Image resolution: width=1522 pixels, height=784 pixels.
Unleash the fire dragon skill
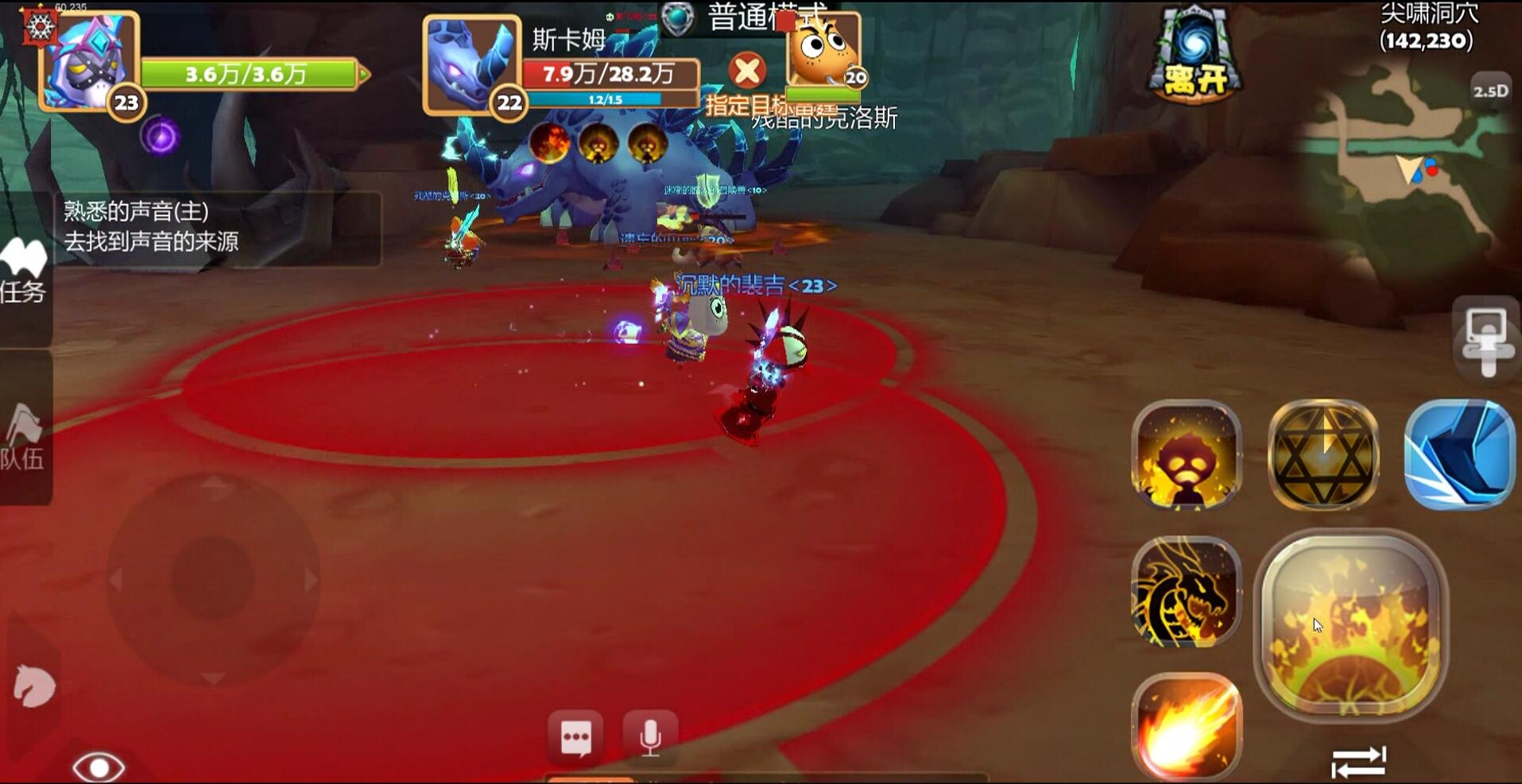[1185, 592]
